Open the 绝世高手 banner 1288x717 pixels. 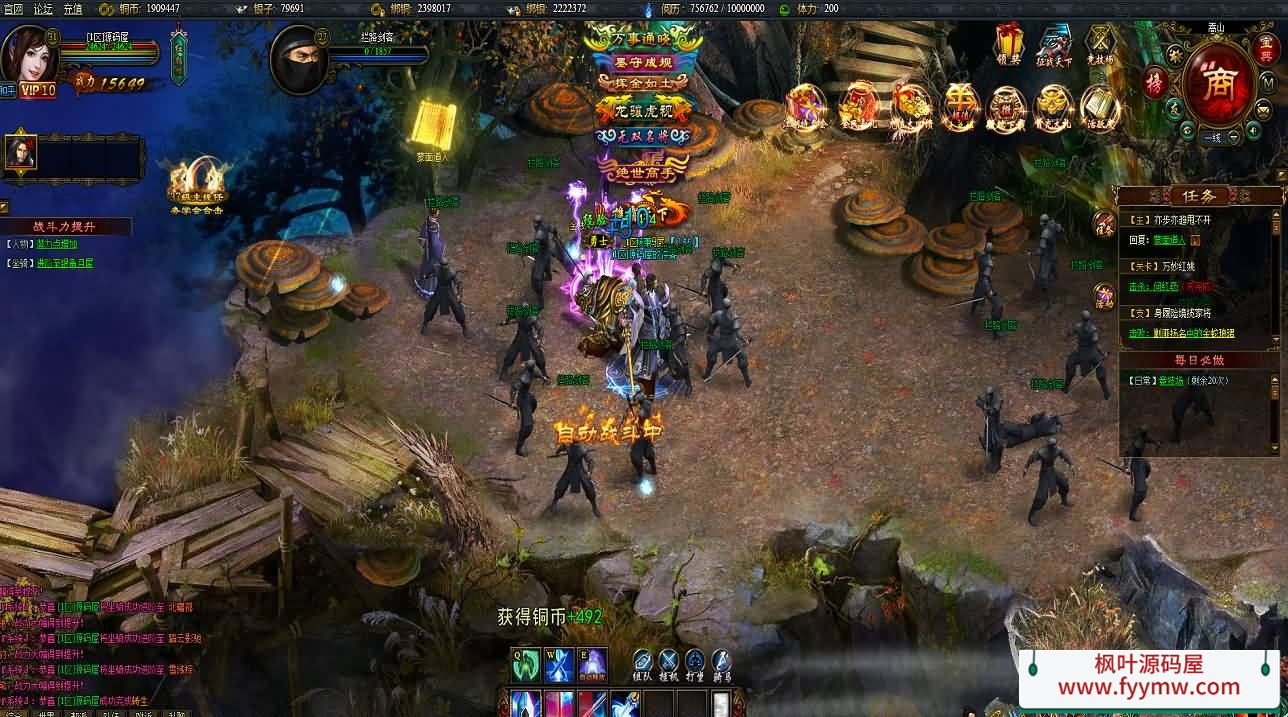pyautogui.click(x=643, y=172)
